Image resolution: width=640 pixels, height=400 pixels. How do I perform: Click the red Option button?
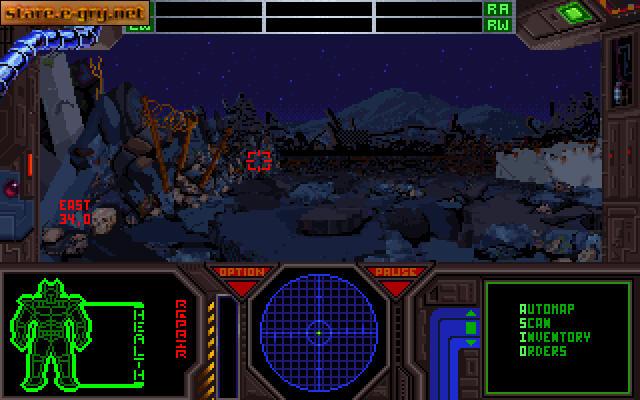tap(241, 273)
